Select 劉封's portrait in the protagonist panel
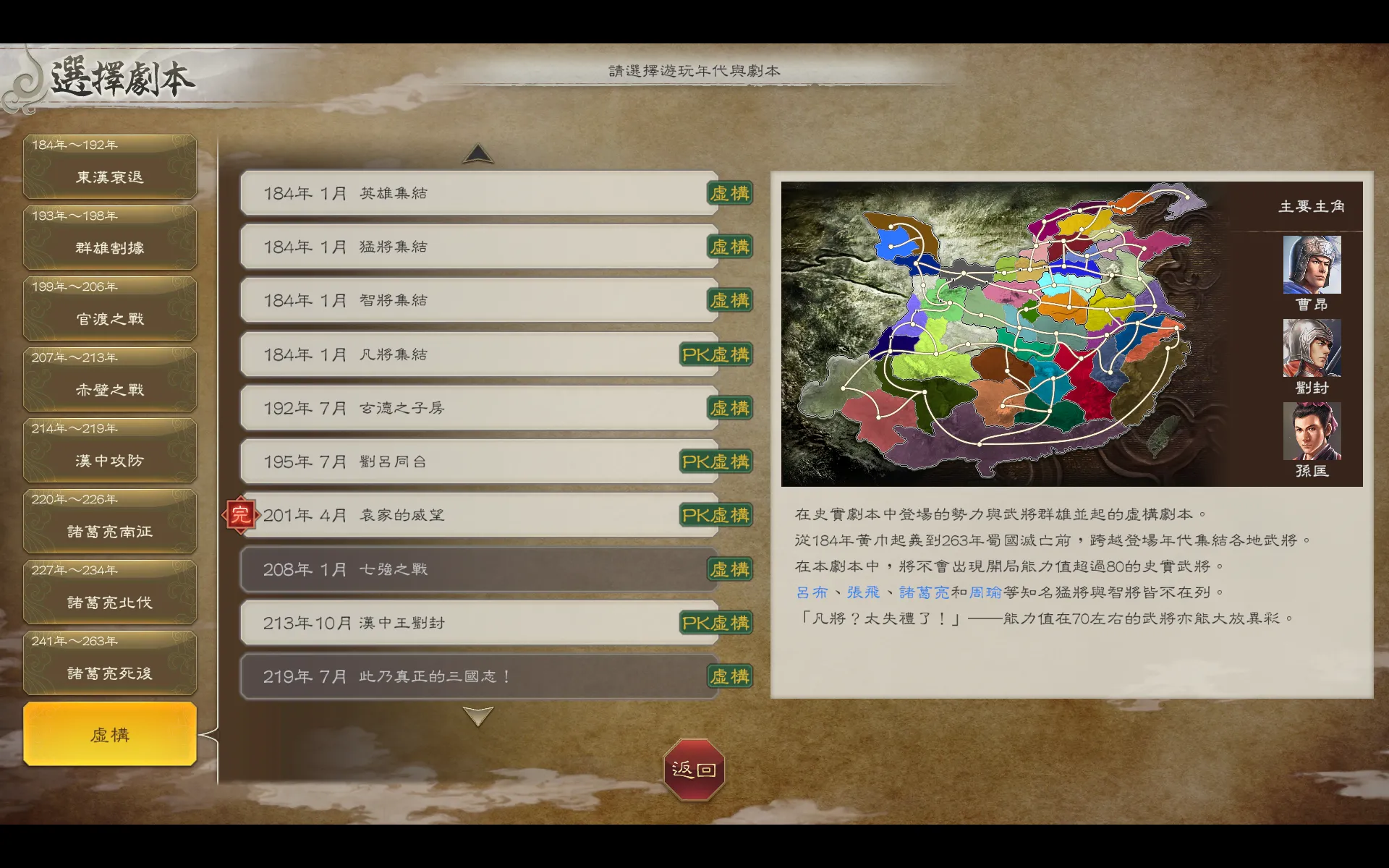 point(1313,349)
